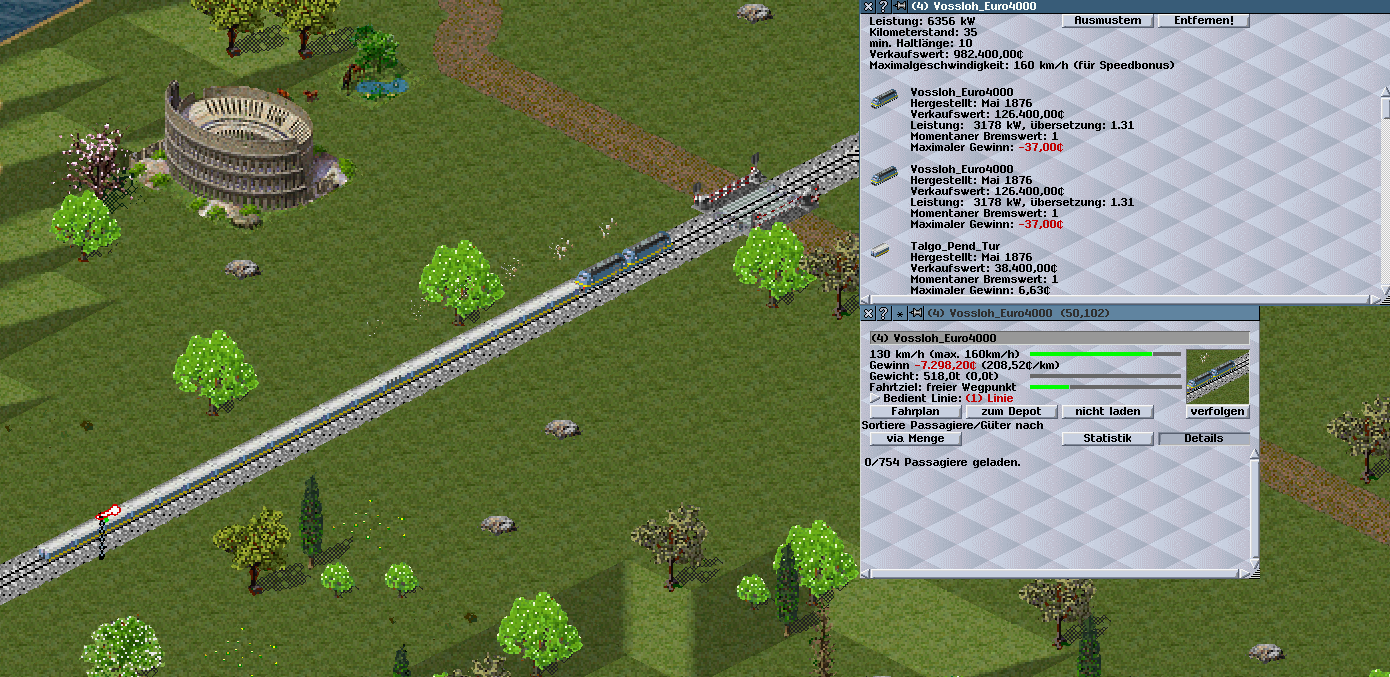Send the train with zum Depot
Viewport: 1390px width, 677px height.
[1011, 411]
